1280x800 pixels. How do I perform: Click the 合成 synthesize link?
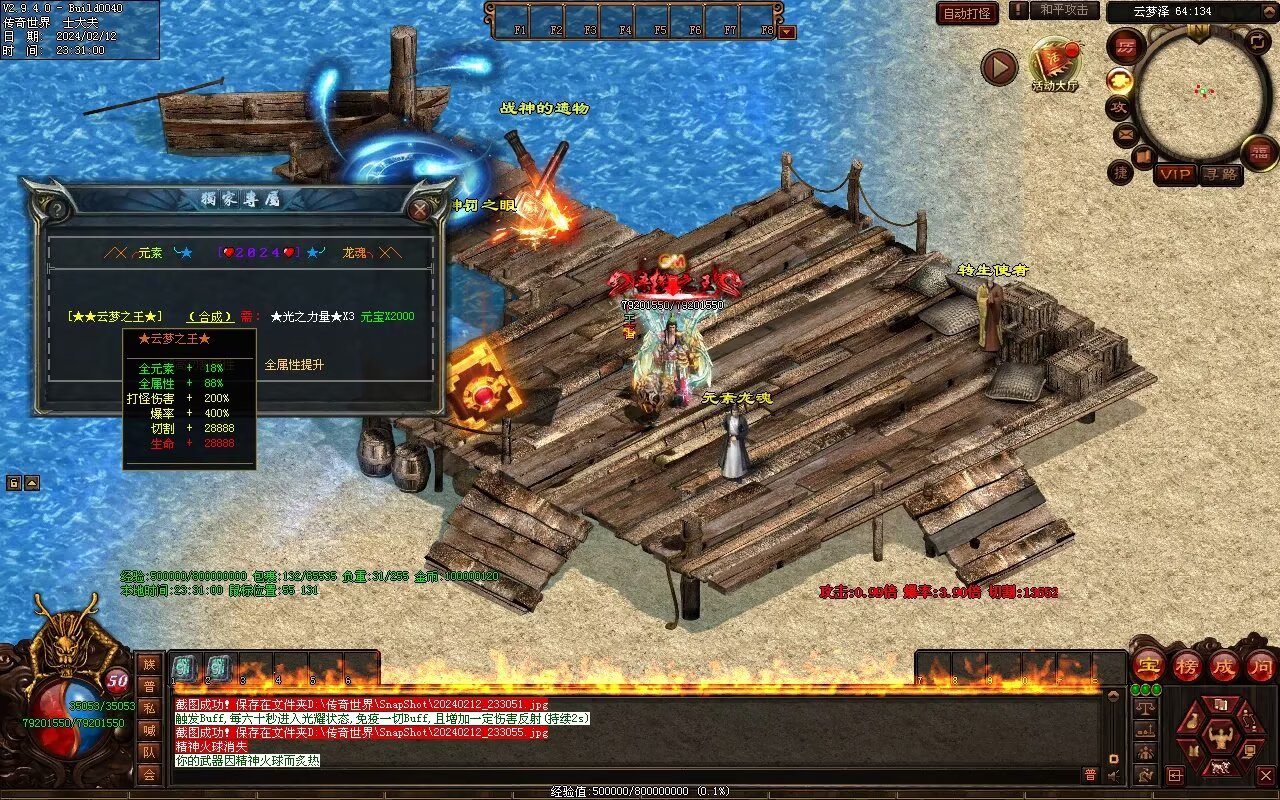point(210,317)
